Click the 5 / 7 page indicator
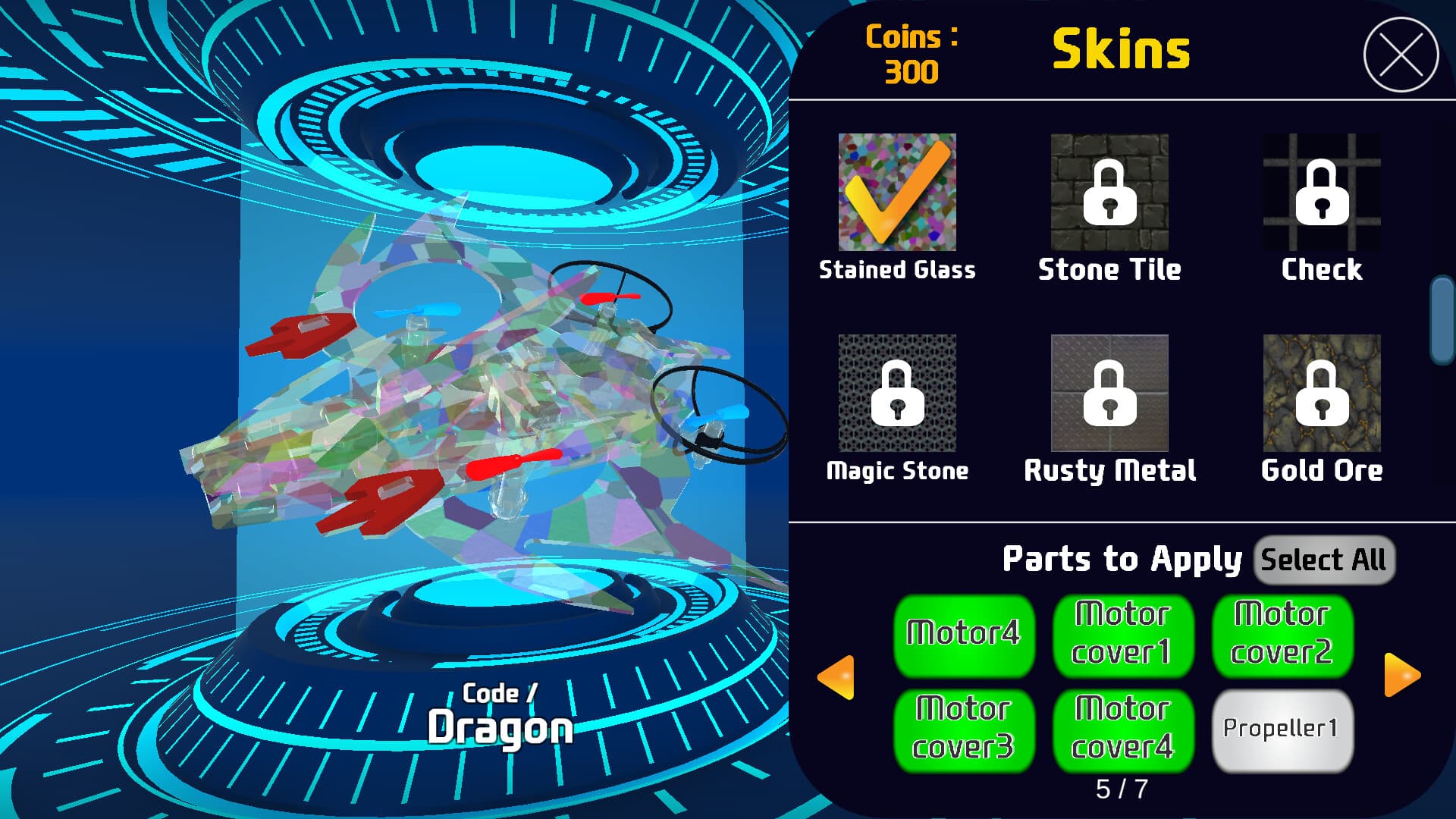 pos(1122,789)
